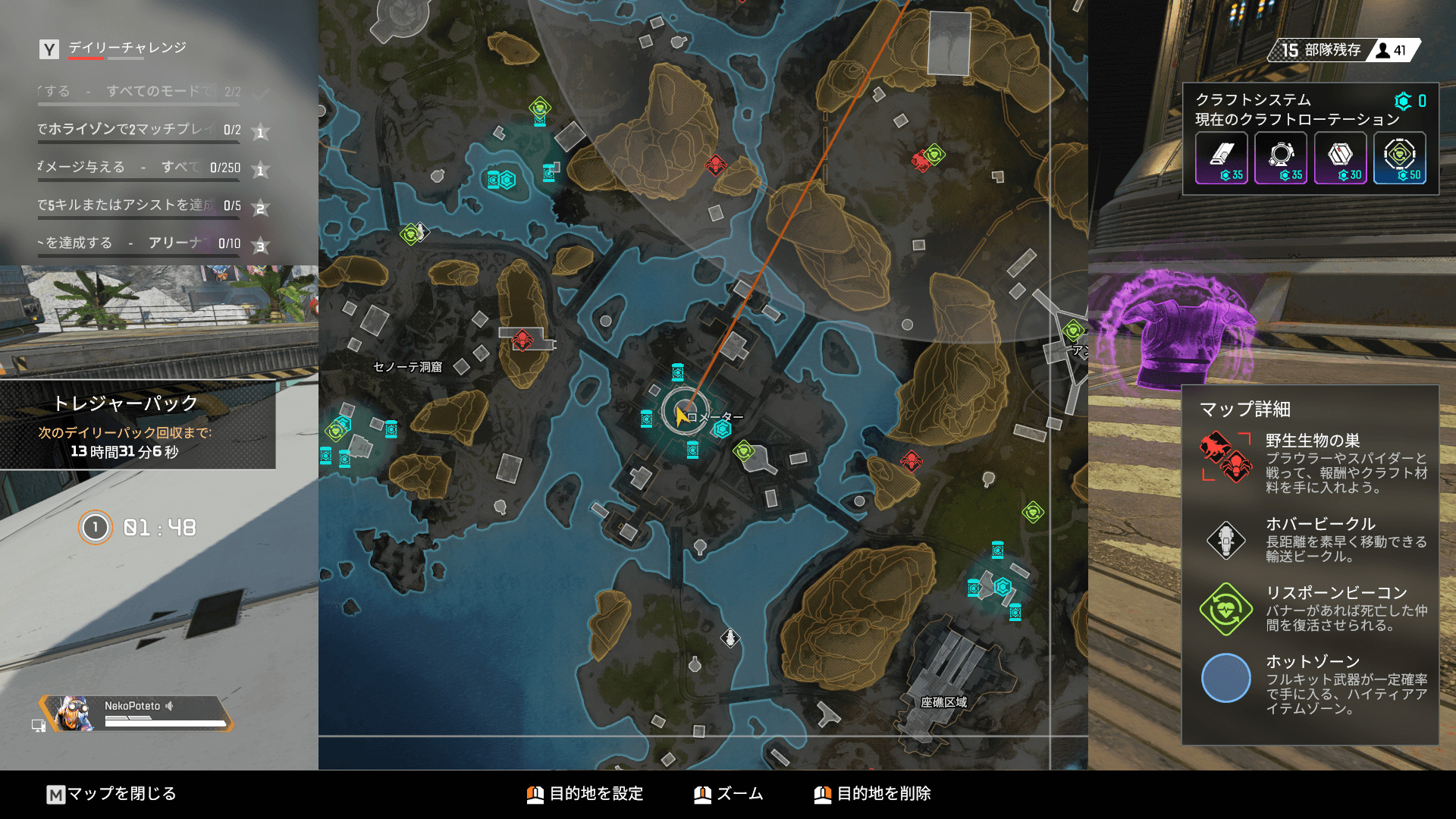The height and width of the screenshot is (819, 1456).
Task: Pick the 50-material respawn beacon crafting item
Action: (x=1399, y=158)
